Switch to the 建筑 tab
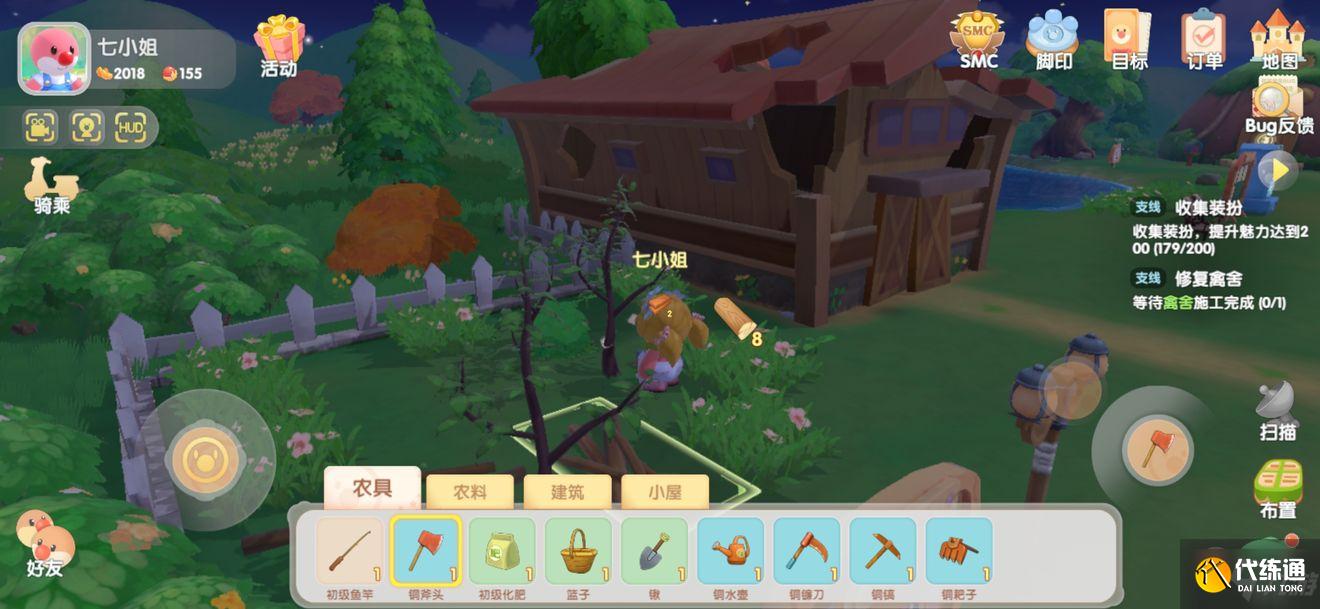1320x609 pixels. pos(567,491)
